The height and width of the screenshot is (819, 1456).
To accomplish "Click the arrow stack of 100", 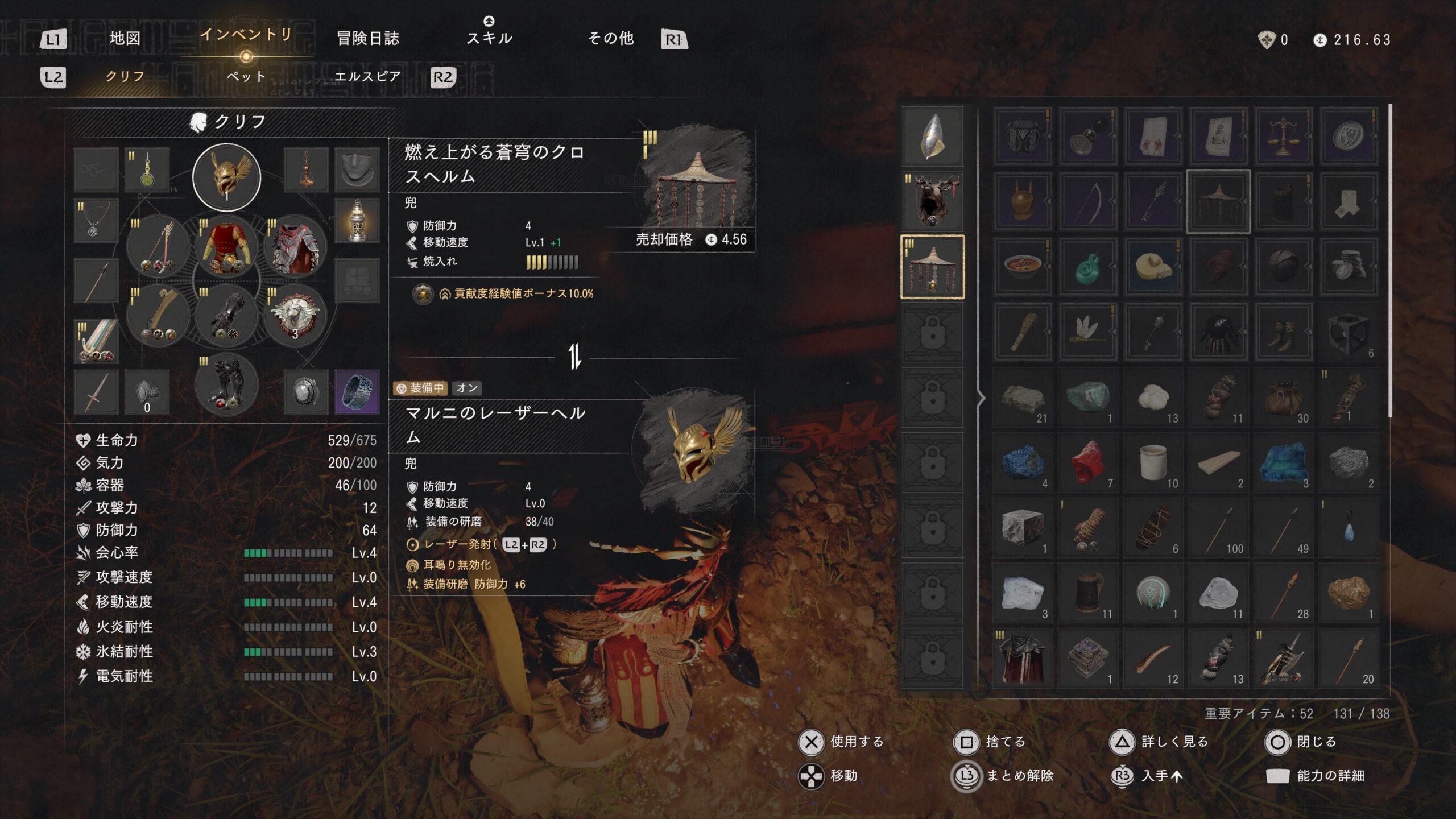I will [1218, 528].
